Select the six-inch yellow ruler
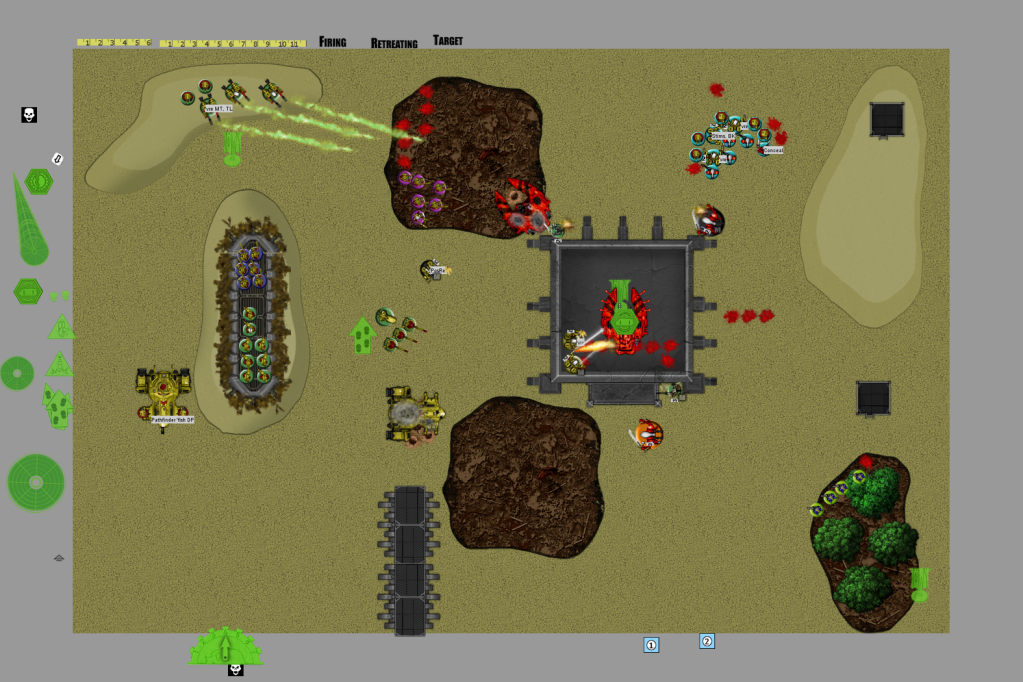This screenshot has height=682, width=1023. point(114,43)
